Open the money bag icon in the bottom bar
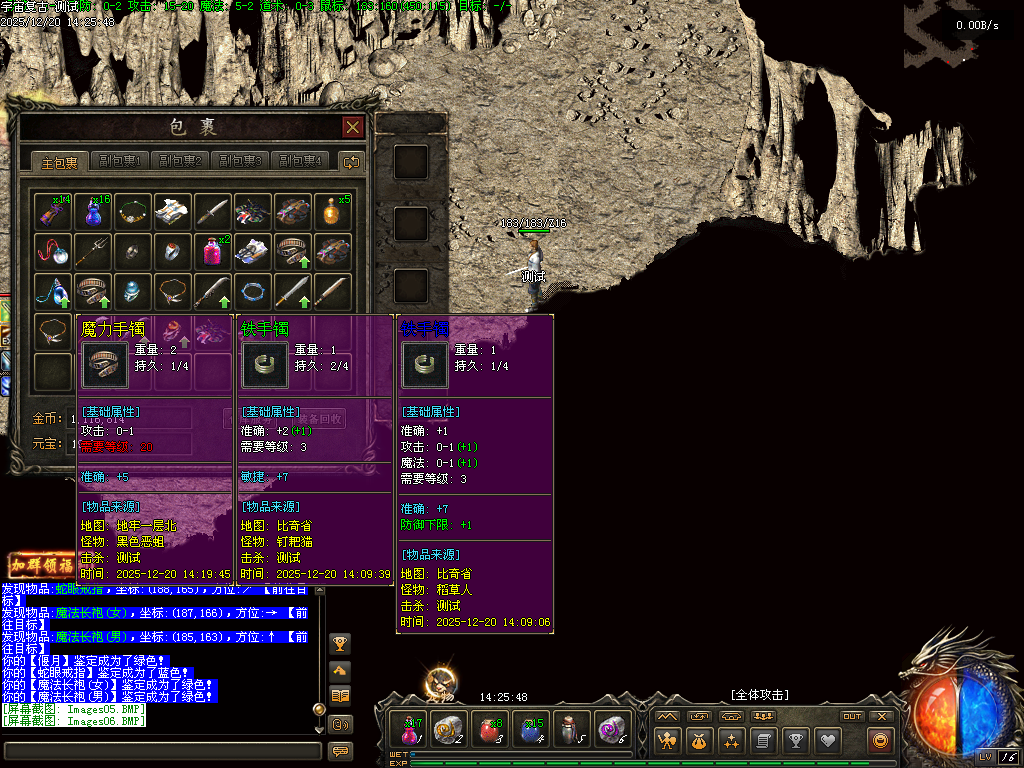This screenshot has height=768, width=1024. (699, 741)
